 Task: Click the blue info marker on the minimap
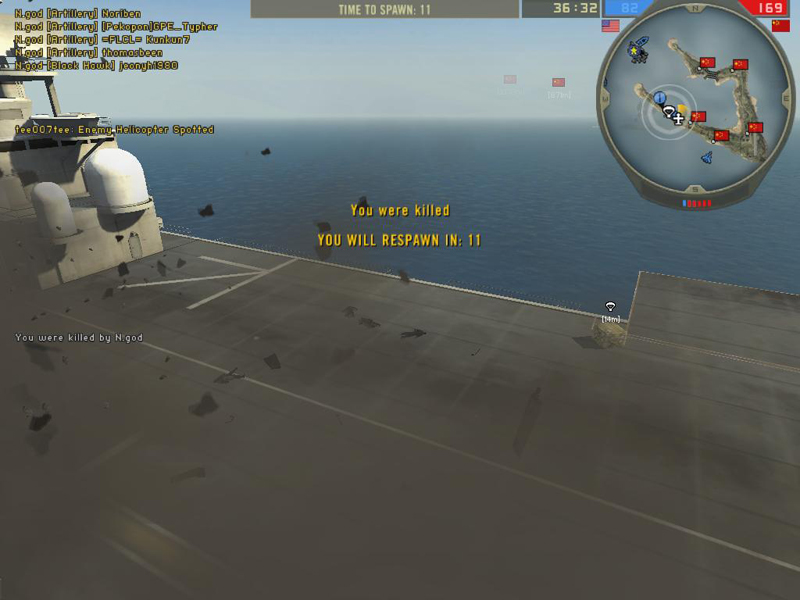pos(660,98)
